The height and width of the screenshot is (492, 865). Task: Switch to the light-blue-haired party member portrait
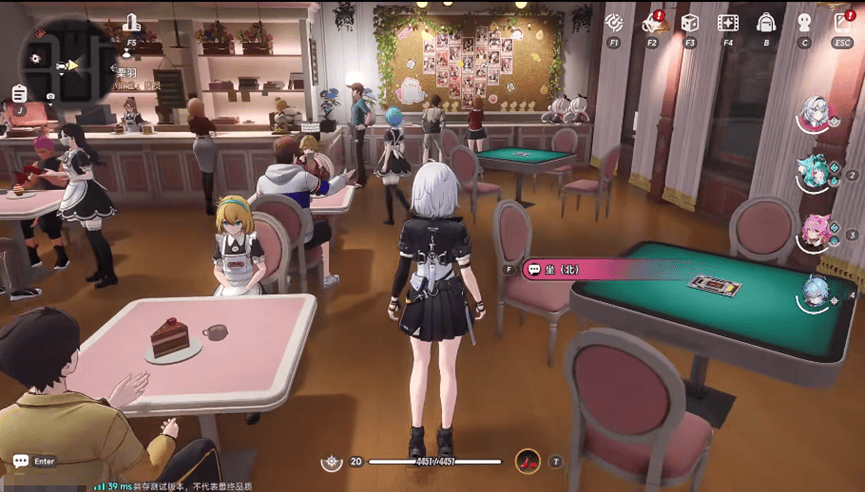tap(816, 293)
